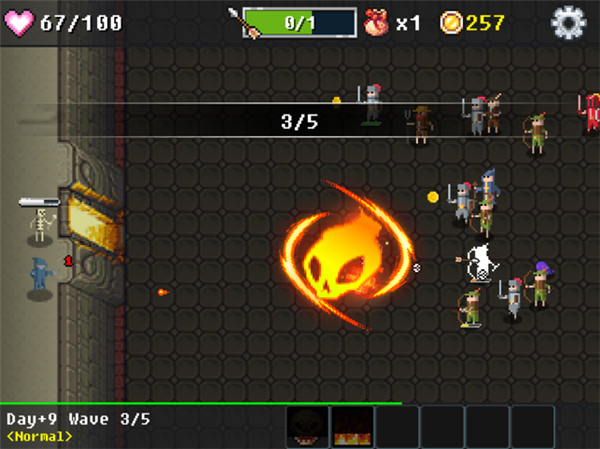Activate the flaming skull skill slot

tap(307, 427)
